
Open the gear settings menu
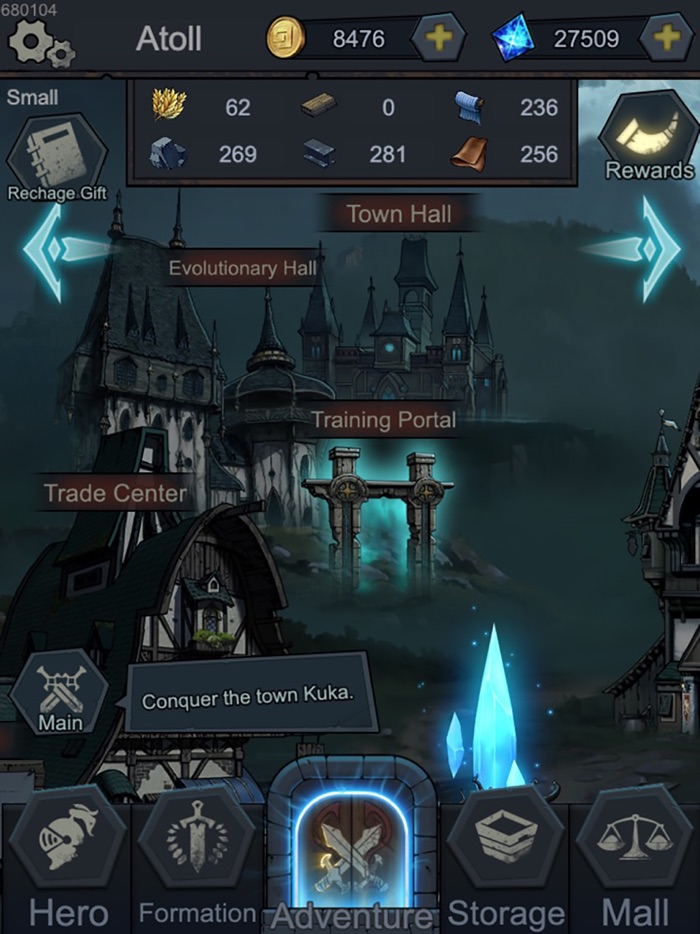[38, 42]
